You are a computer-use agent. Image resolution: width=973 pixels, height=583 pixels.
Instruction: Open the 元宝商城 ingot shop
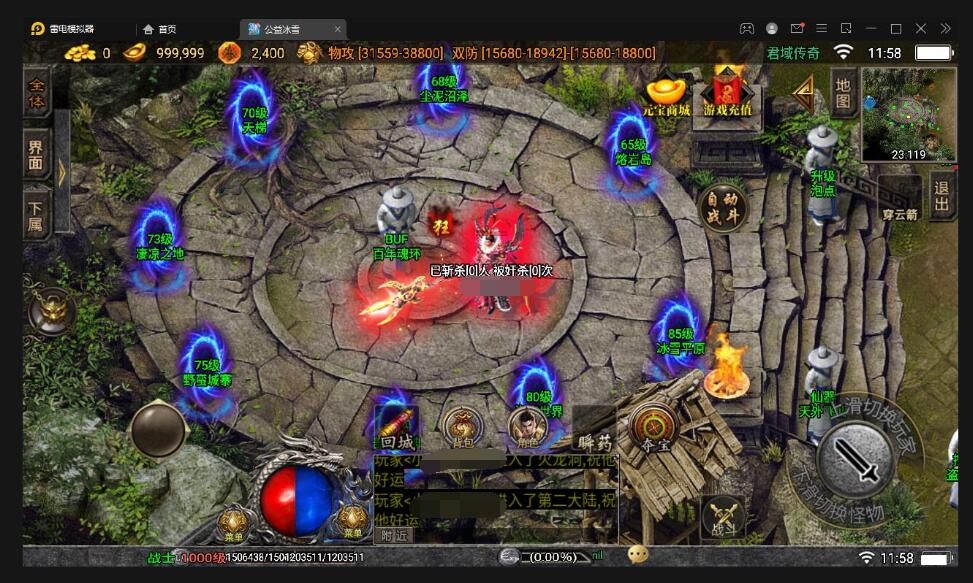tap(666, 96)
